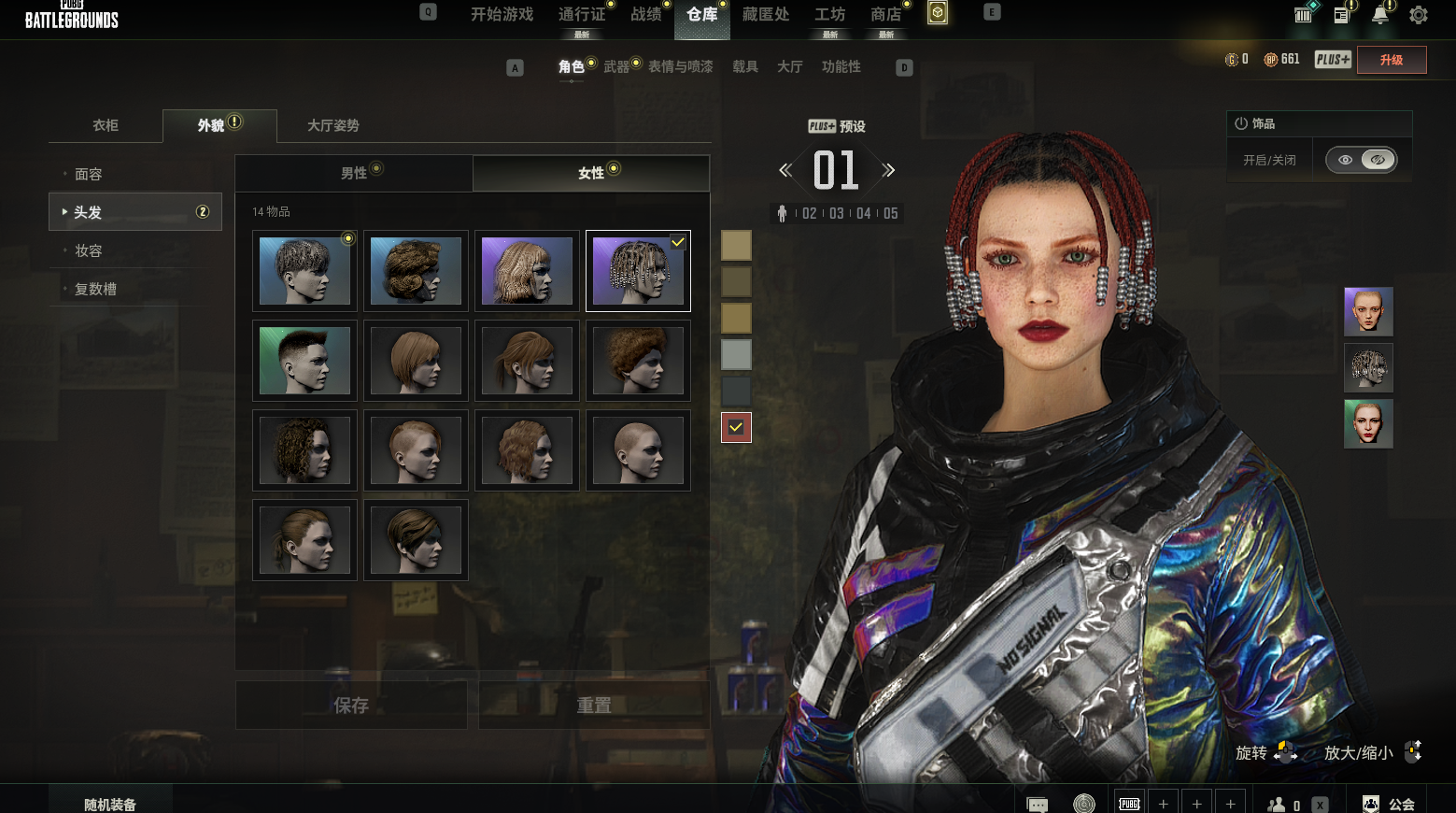Choose the 男性 (Male) gender tab
Viewport: 1456px width, 813px height.
point(354,173)
